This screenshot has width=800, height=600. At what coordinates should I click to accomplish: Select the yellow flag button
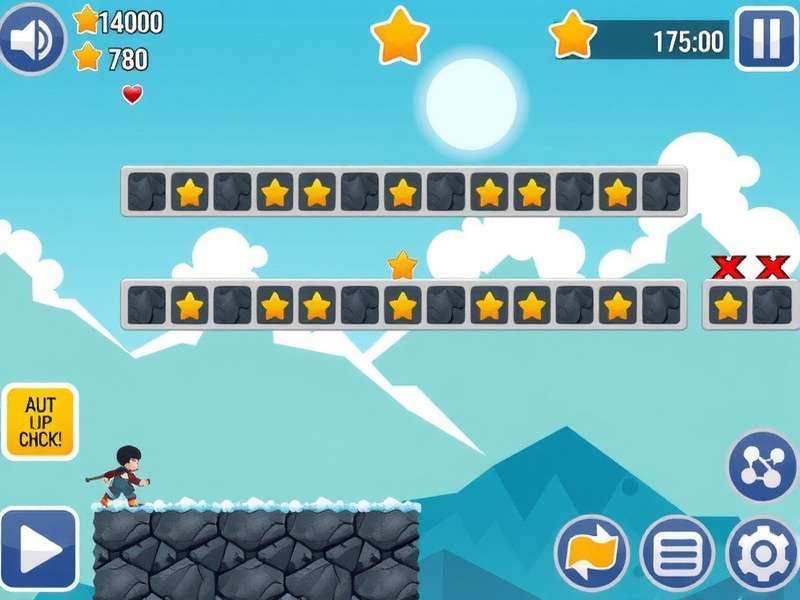click(591, 553)
